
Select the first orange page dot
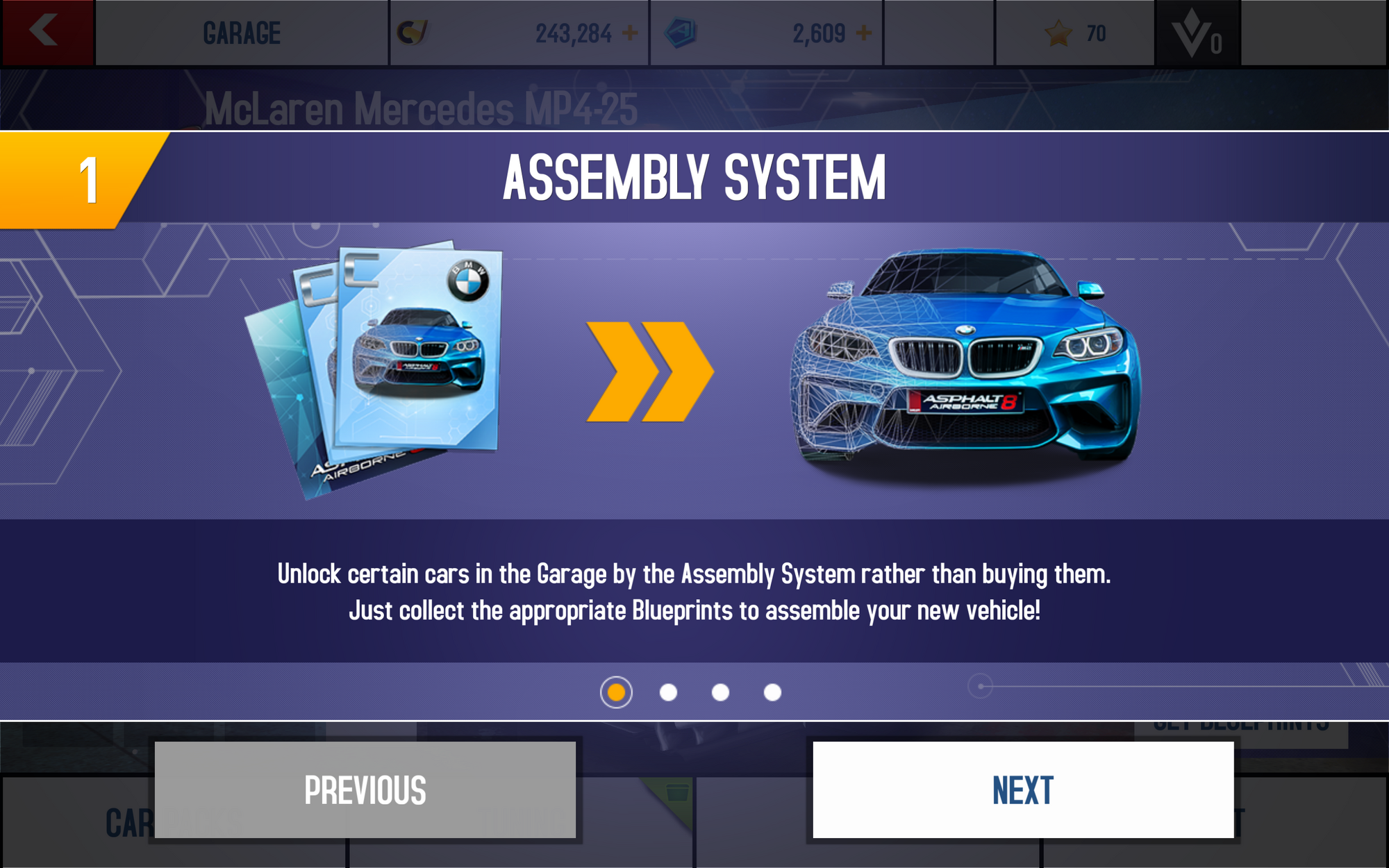click(x=616, y=692)
